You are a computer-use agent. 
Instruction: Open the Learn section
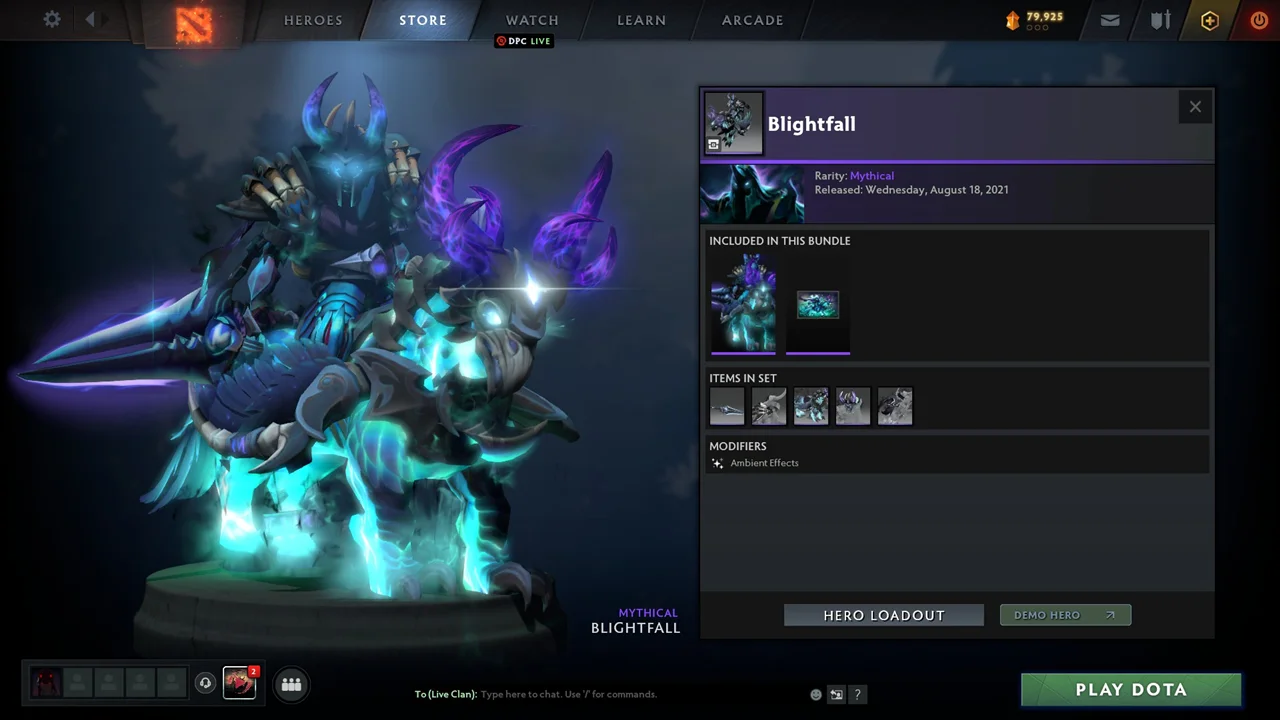coord(641,20)
